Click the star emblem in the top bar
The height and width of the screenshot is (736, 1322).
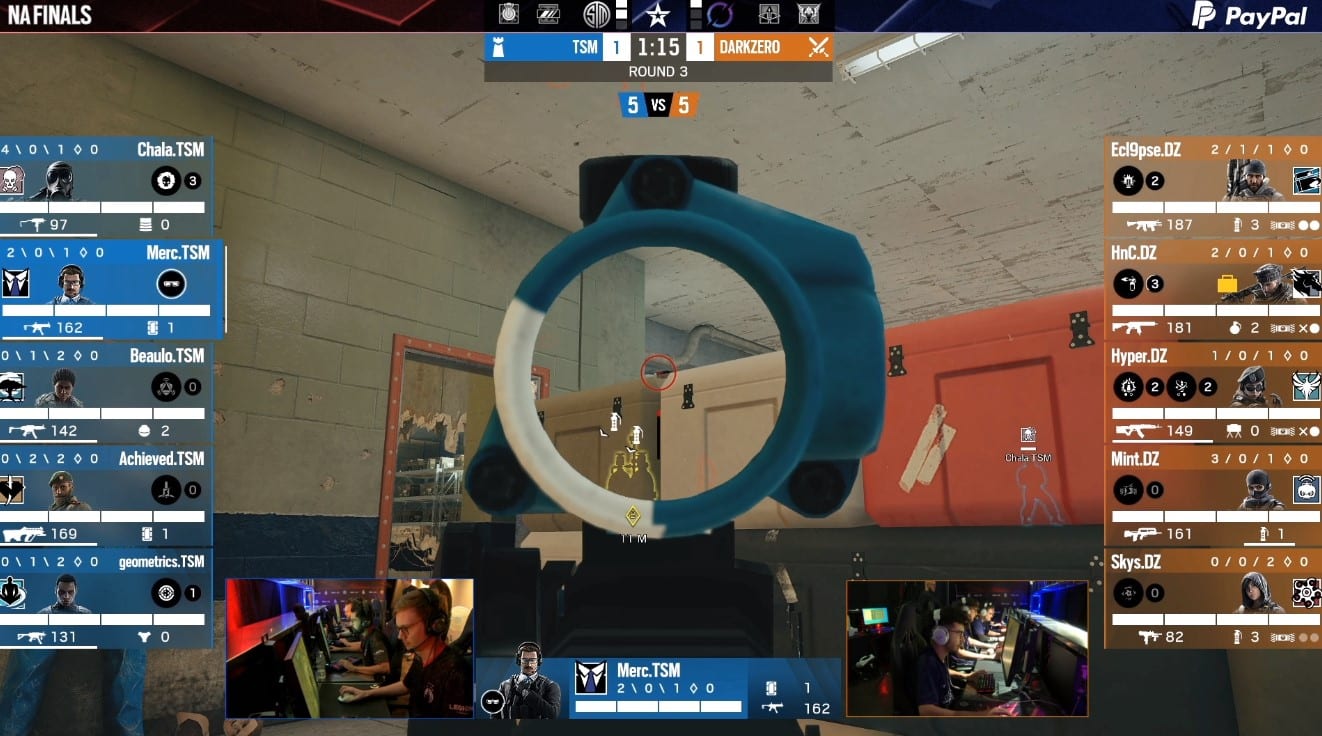click(657, 15)
